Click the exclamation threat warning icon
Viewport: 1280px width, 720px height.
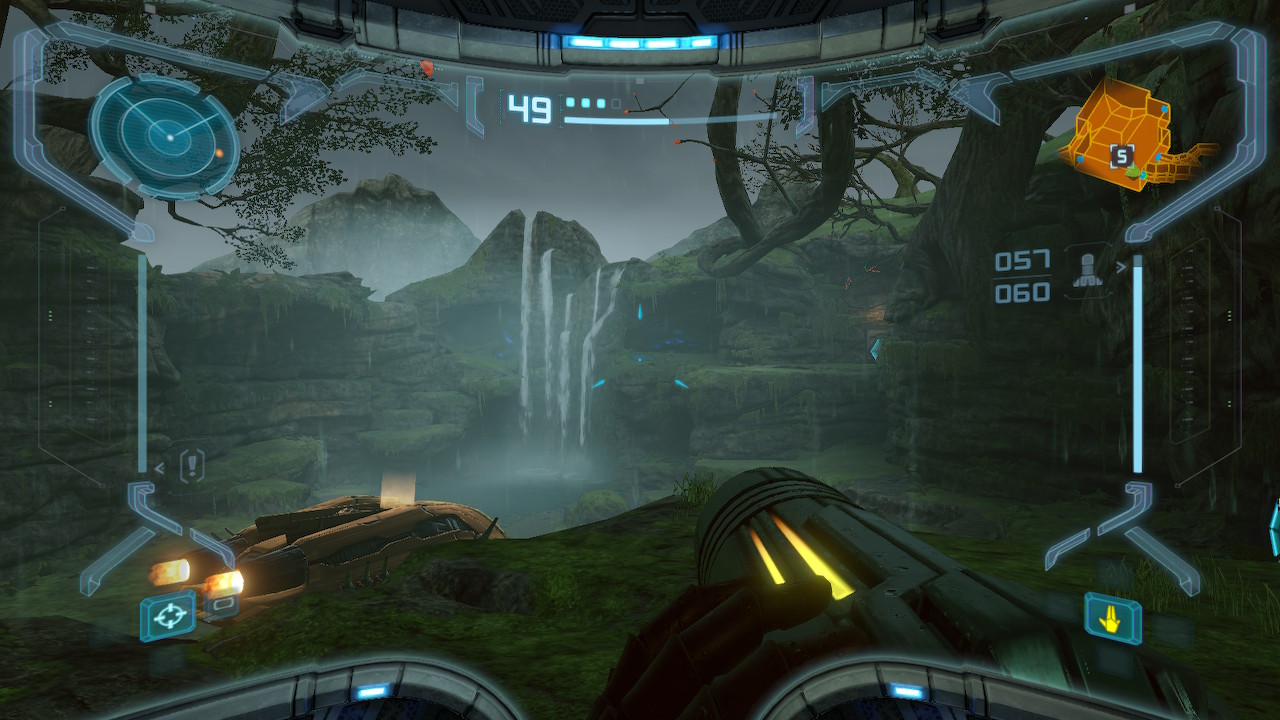192,465
